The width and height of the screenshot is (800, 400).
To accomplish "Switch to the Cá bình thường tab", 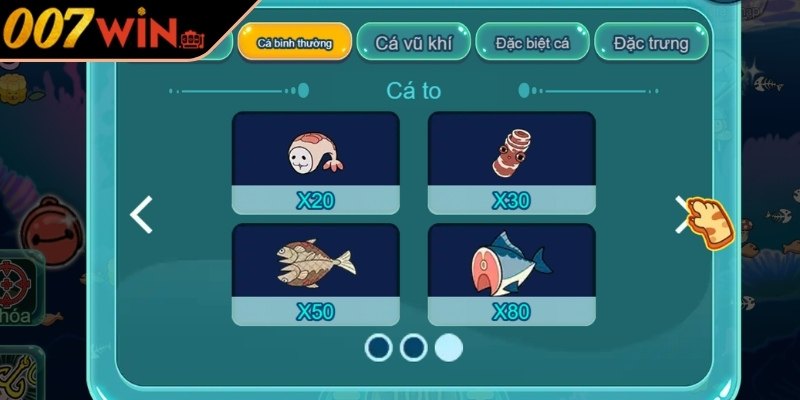I will point(295,43).
